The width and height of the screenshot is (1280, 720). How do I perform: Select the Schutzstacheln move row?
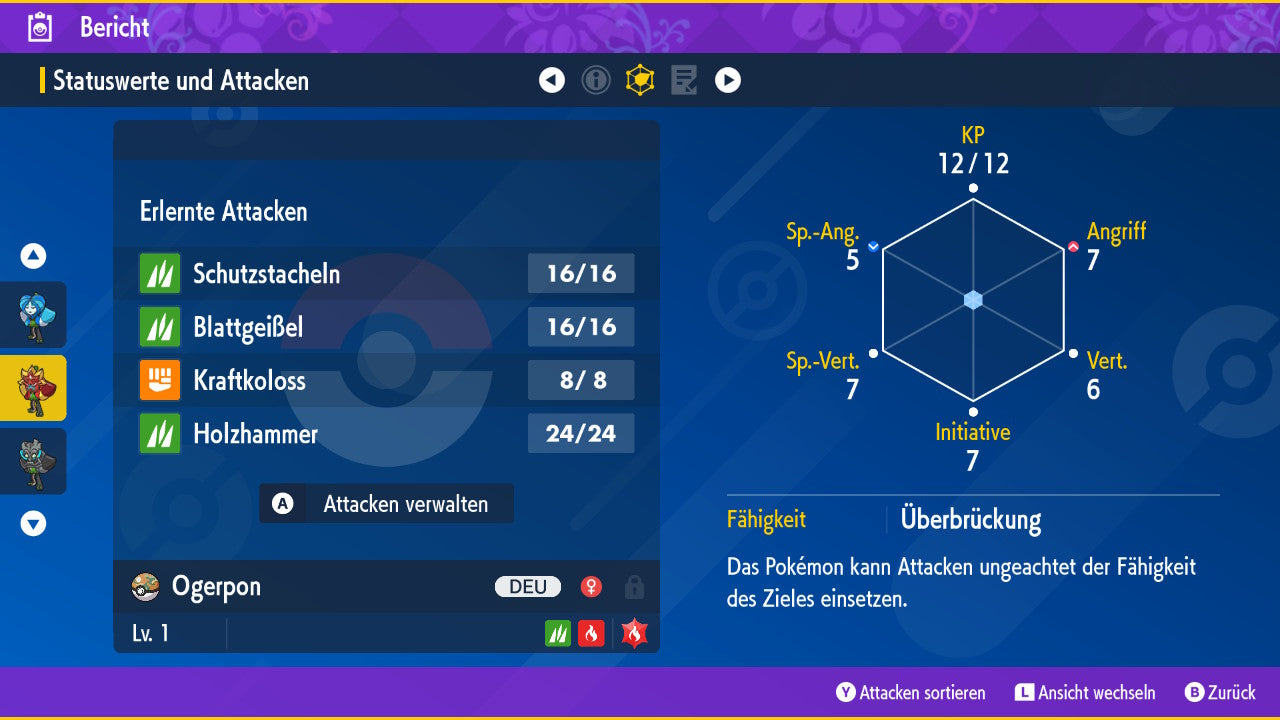pos(386,274)
